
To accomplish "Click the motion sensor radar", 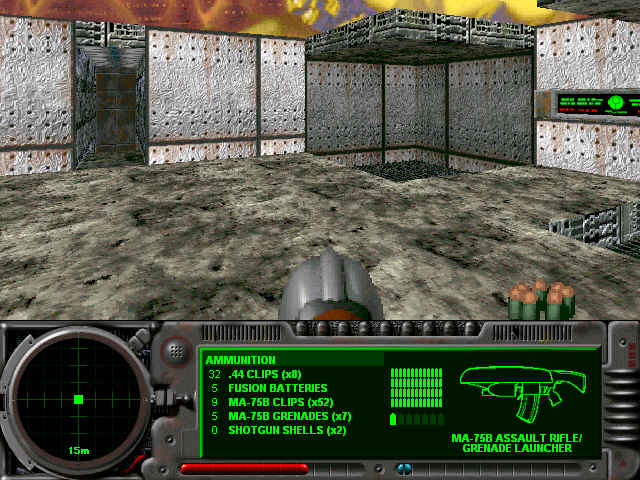I will point(78,400).
